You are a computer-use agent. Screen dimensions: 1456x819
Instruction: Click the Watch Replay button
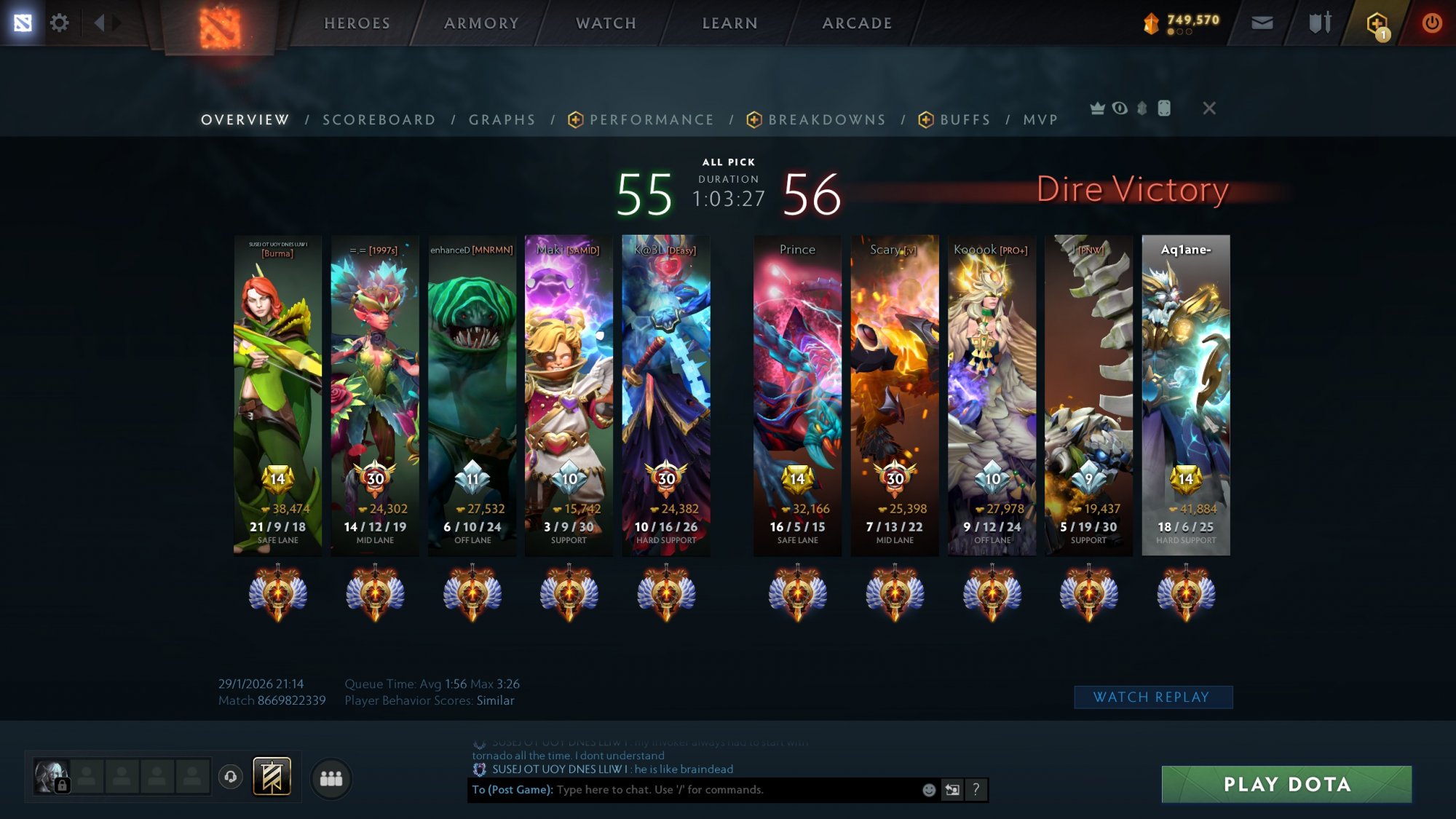pyautogui.click(x=1152, y=697)
